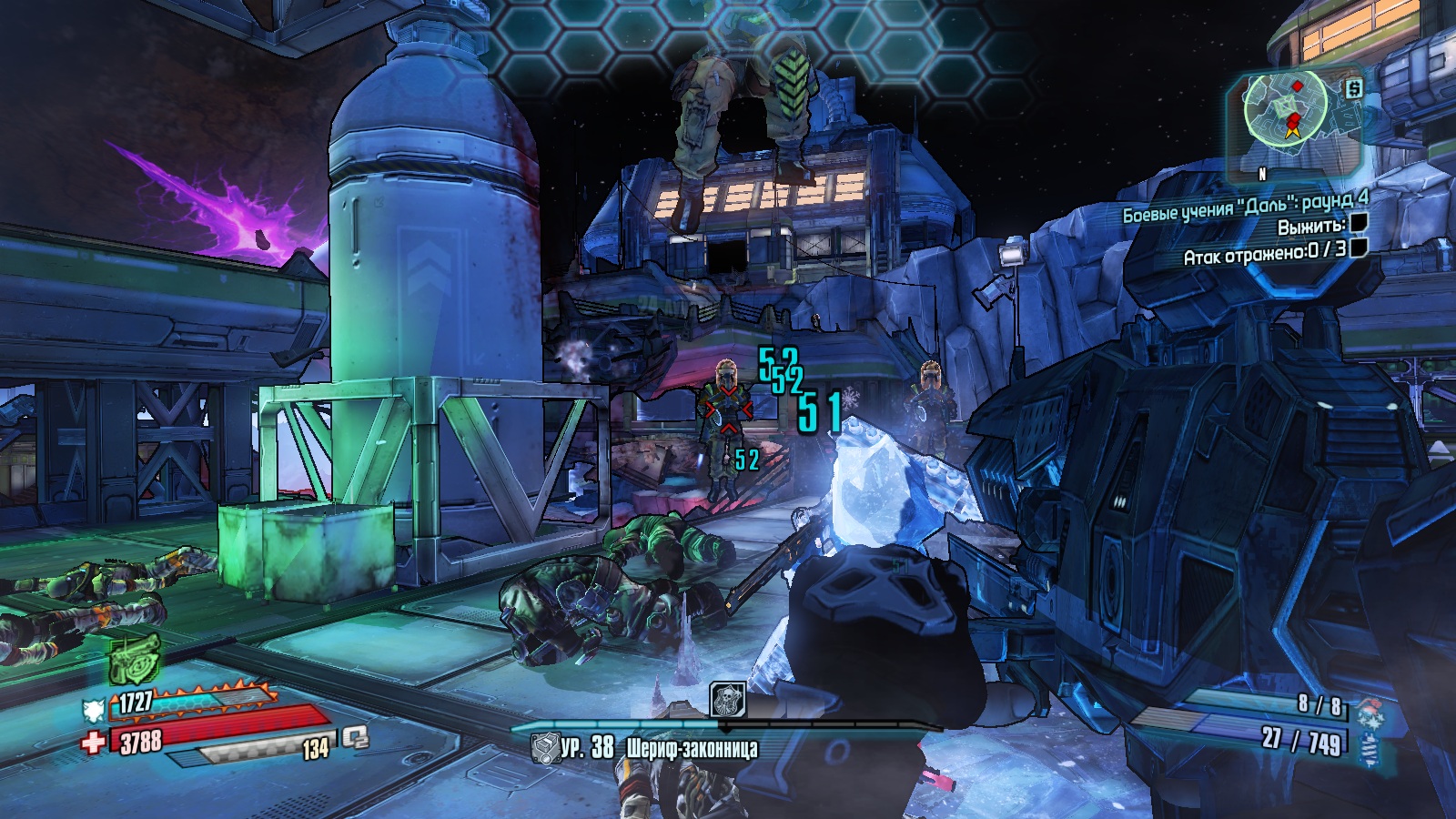Click the O2 oxygen tank icon

[x=355, y=739]
